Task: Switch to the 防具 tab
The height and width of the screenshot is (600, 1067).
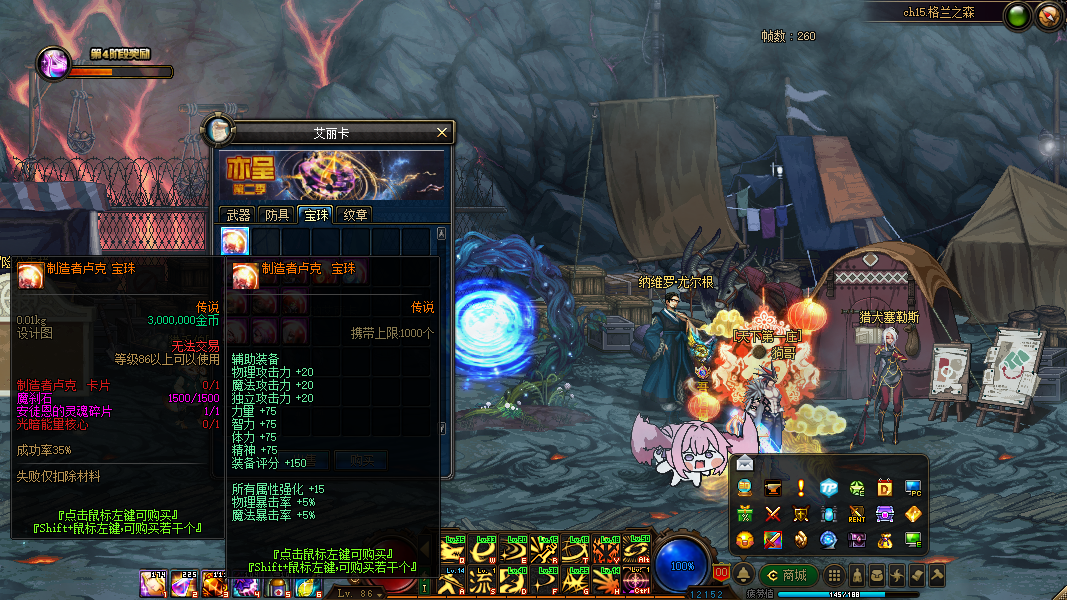Action: (x=277, y=214)
